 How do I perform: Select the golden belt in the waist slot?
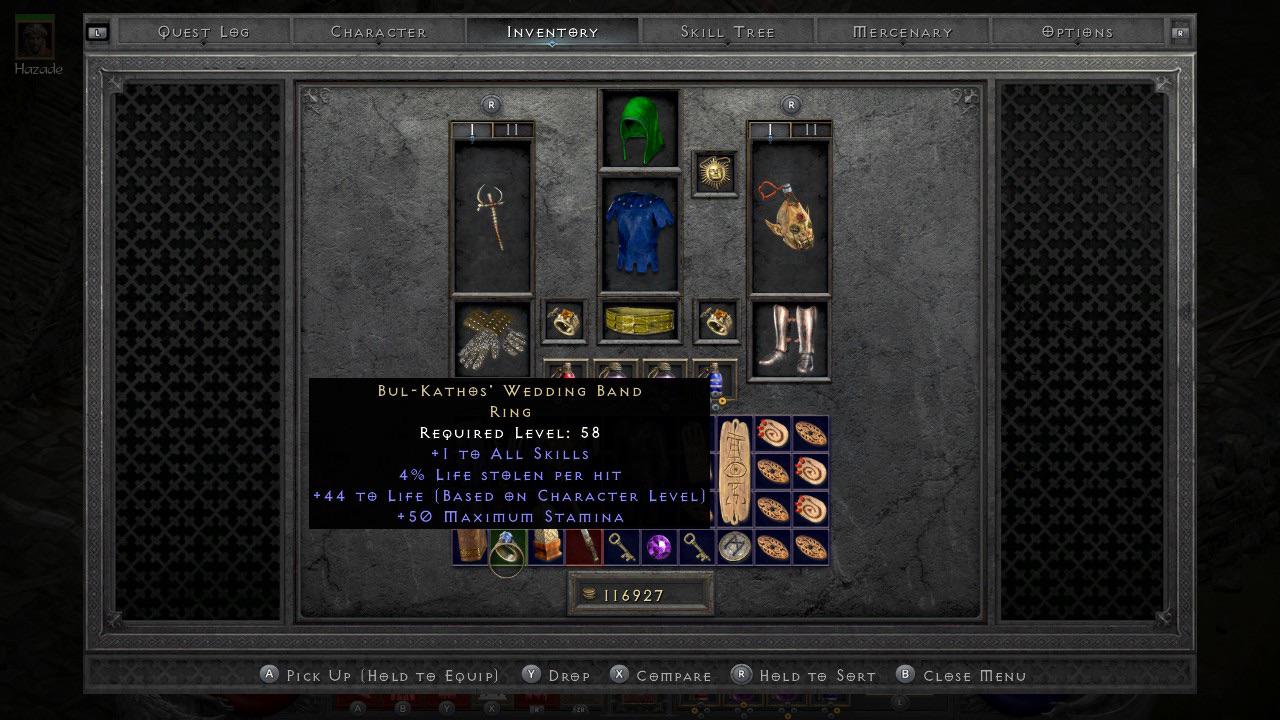[x=639, y=321]
